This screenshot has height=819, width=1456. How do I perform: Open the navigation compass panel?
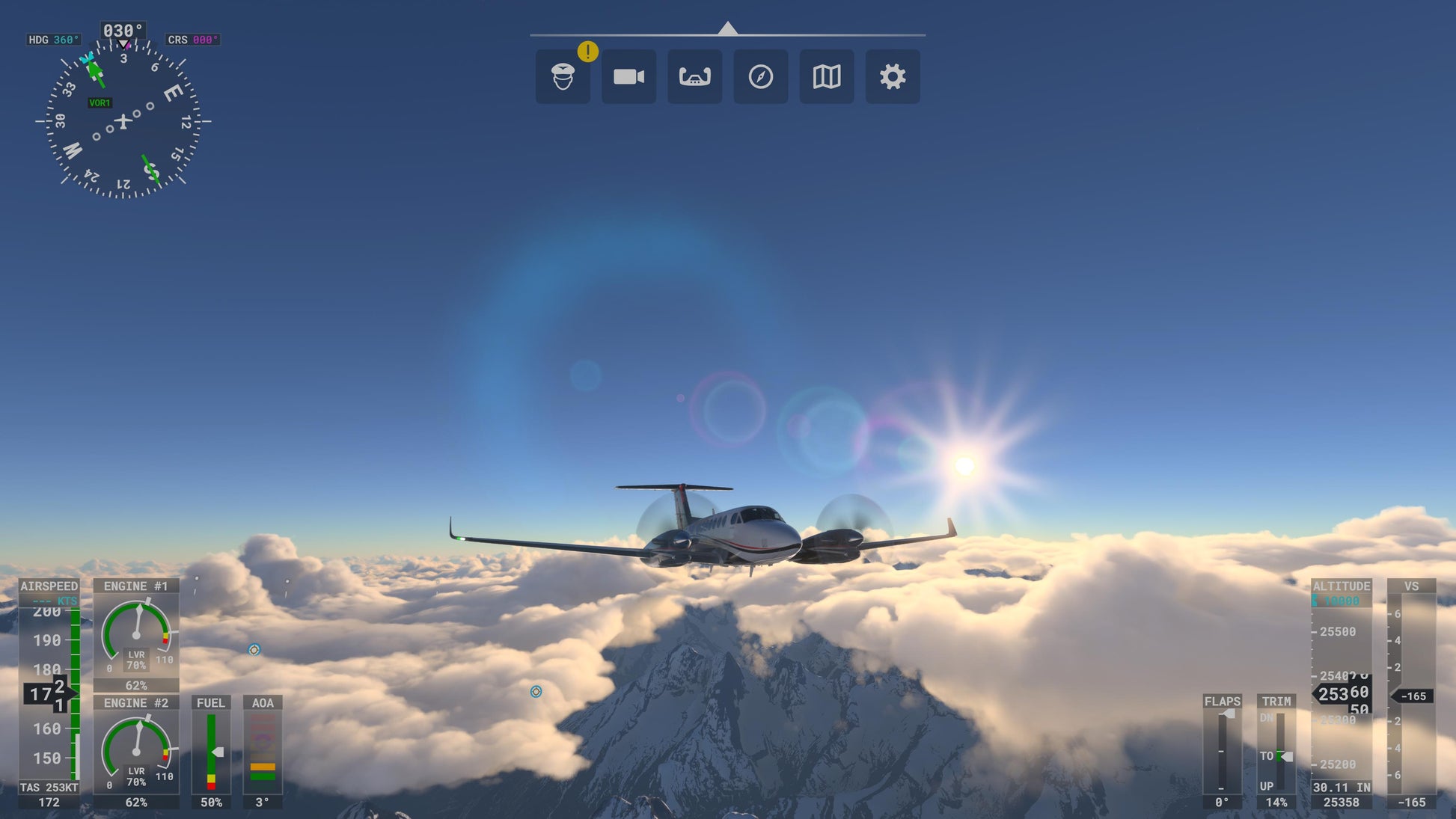click(x=760, y=76)
